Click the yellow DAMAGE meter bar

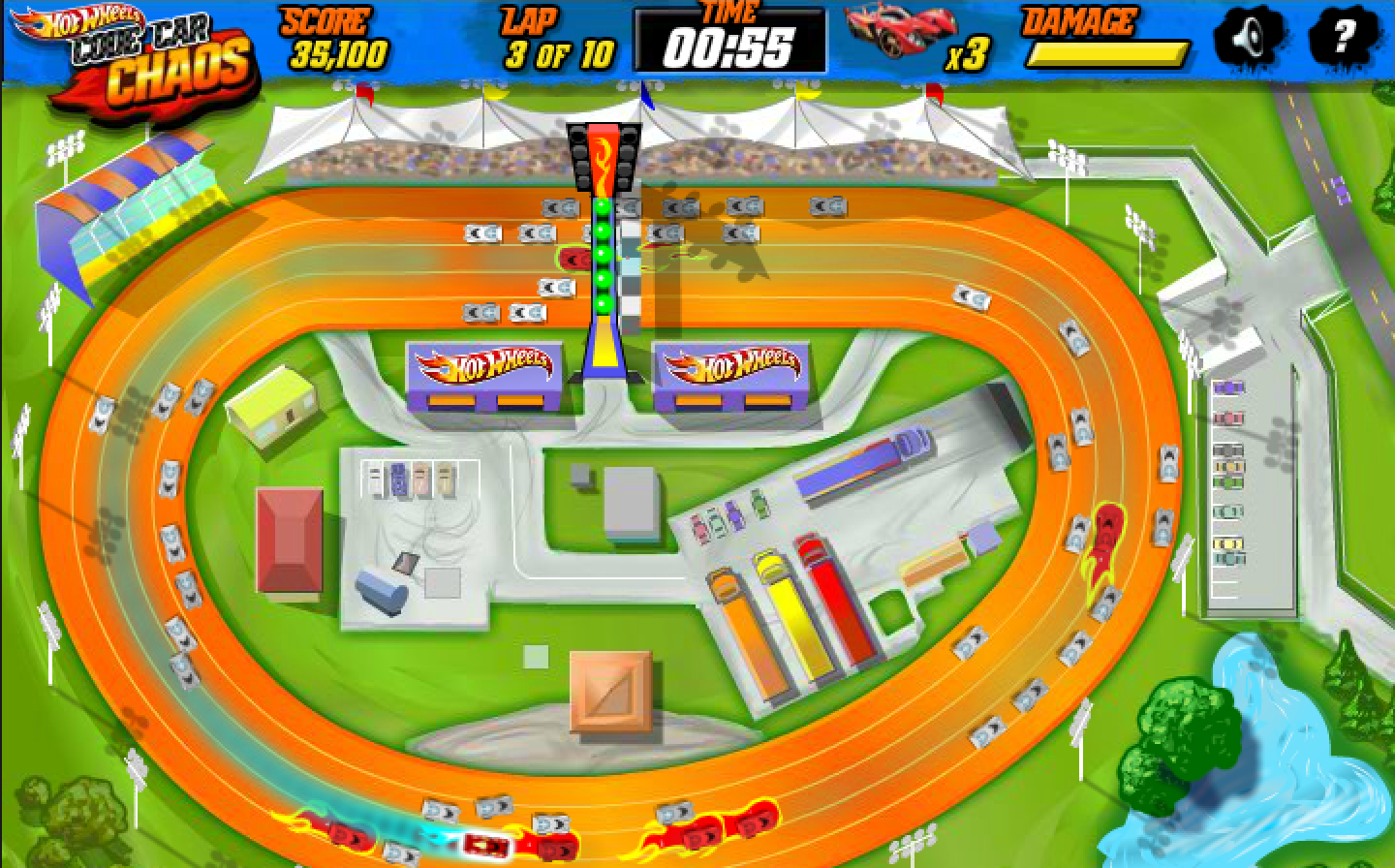[x=1110, y=51]
